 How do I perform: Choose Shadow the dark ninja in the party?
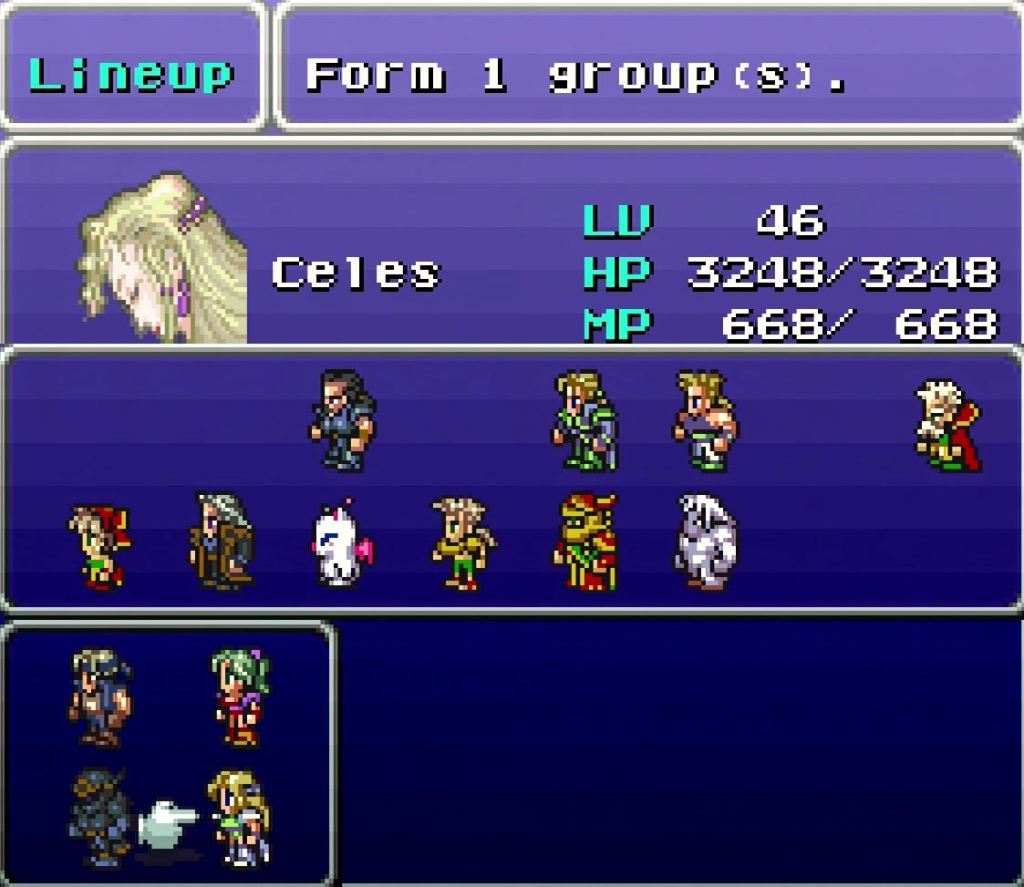pos(100,816)
